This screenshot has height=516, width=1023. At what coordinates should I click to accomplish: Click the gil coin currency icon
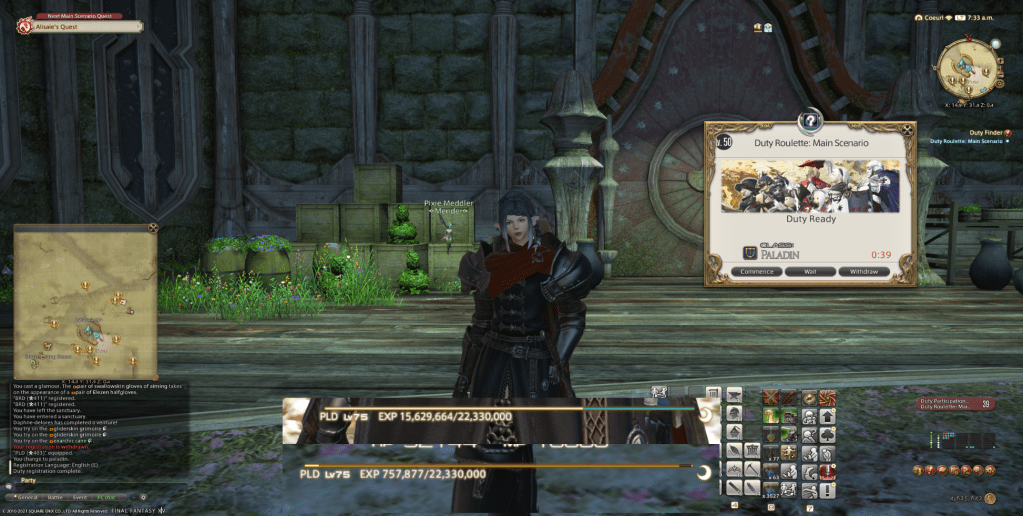989,497
